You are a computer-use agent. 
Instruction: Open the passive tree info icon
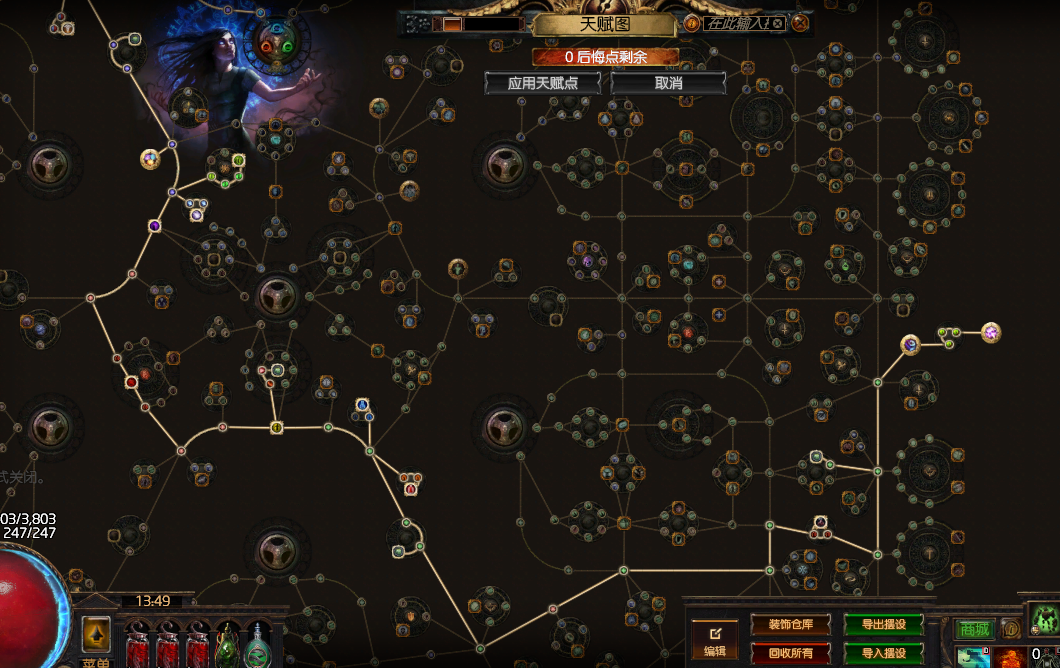pos(691,23)
